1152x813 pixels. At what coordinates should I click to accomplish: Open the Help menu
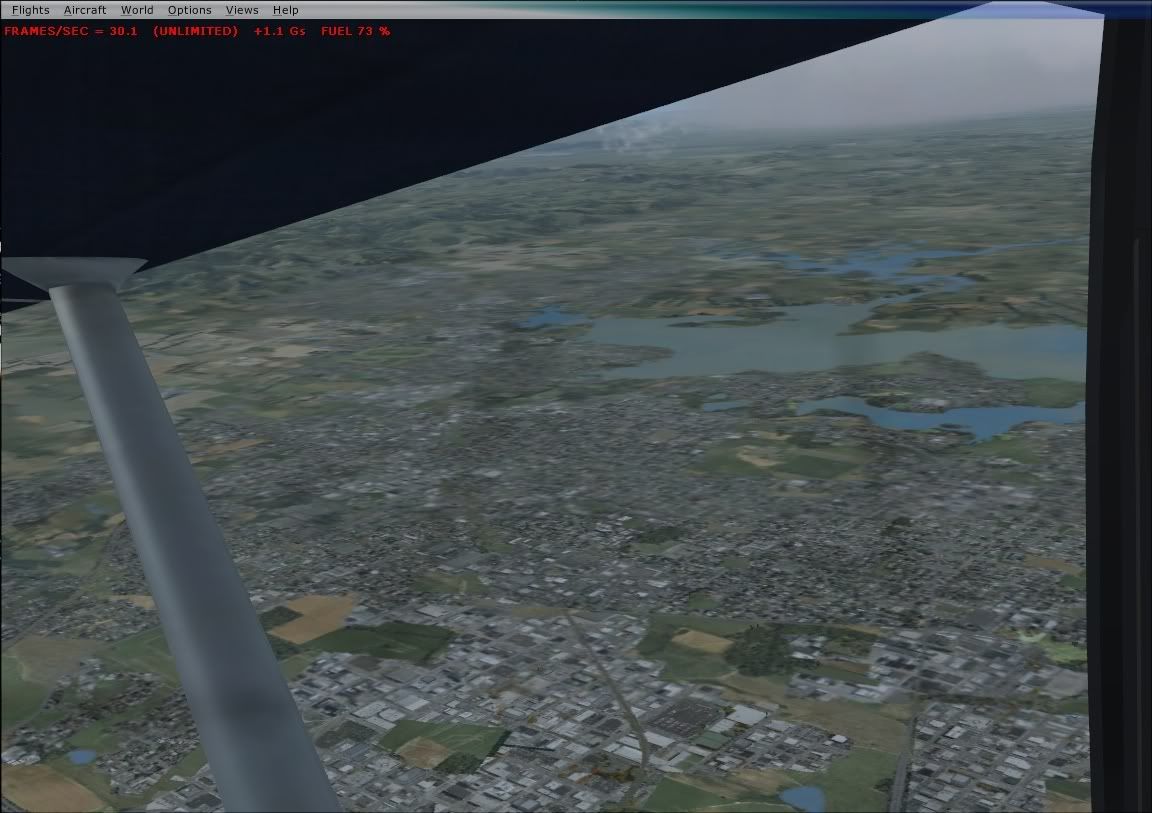(285, 10)
